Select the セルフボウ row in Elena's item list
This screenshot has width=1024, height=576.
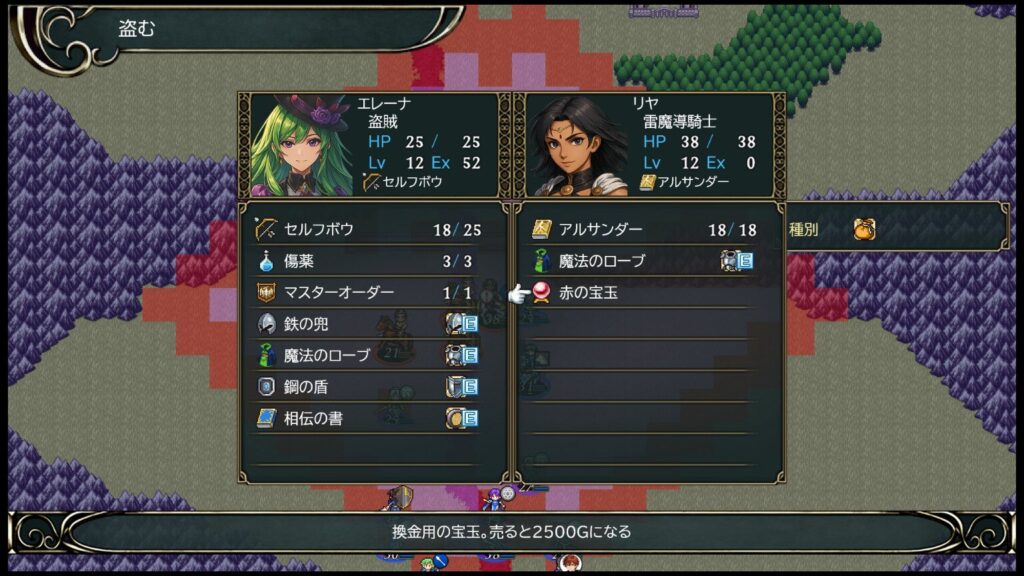coord(366,229)
